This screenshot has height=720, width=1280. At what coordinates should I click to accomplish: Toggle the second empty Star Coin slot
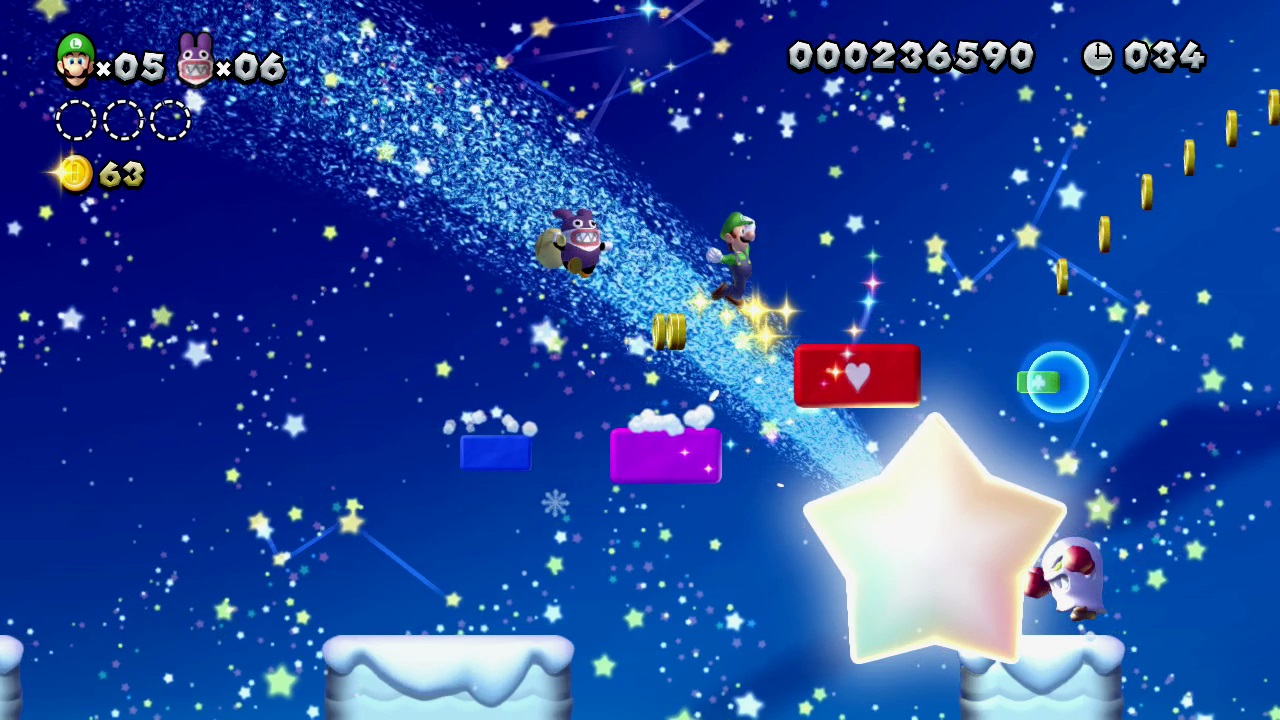click(123, 120)
